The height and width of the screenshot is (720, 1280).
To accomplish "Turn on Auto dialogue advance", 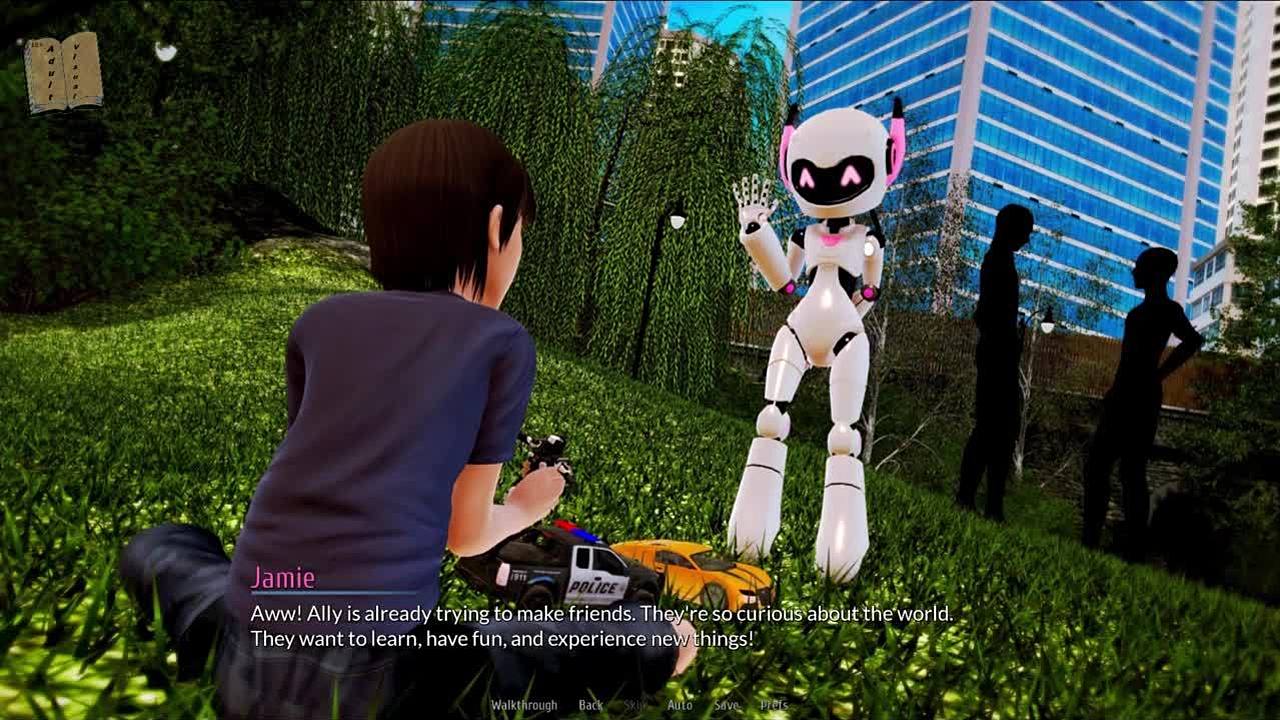I will (680, 705).
